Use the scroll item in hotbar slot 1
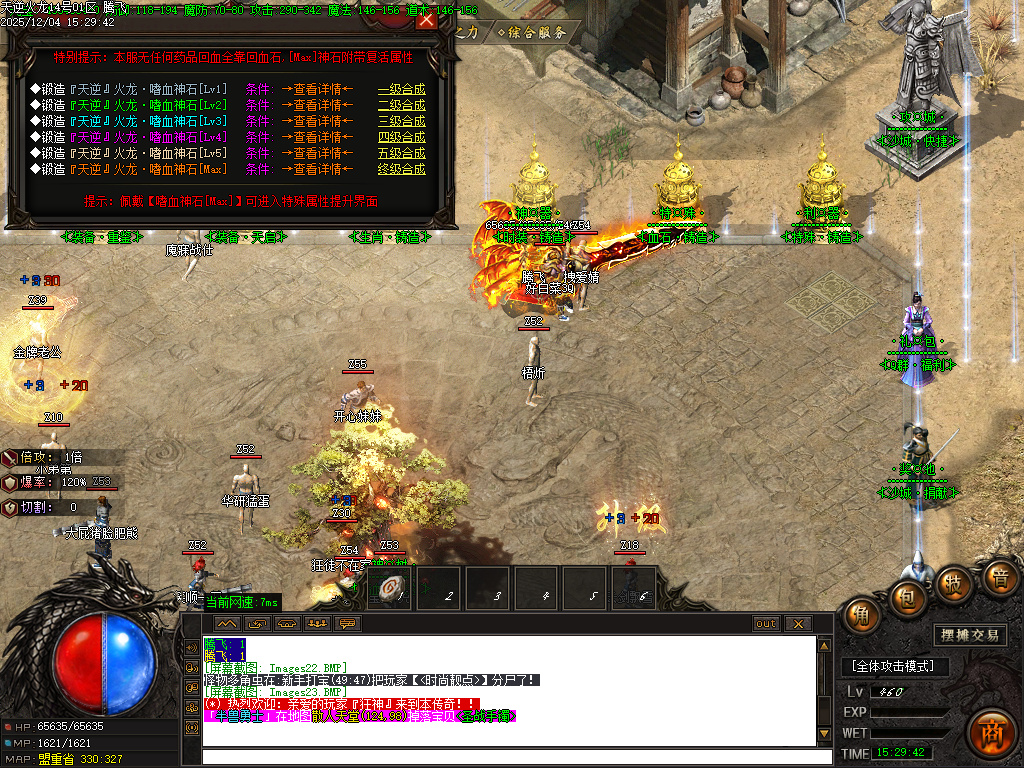Screen dimensions: 1024x768 coord(391,588)
